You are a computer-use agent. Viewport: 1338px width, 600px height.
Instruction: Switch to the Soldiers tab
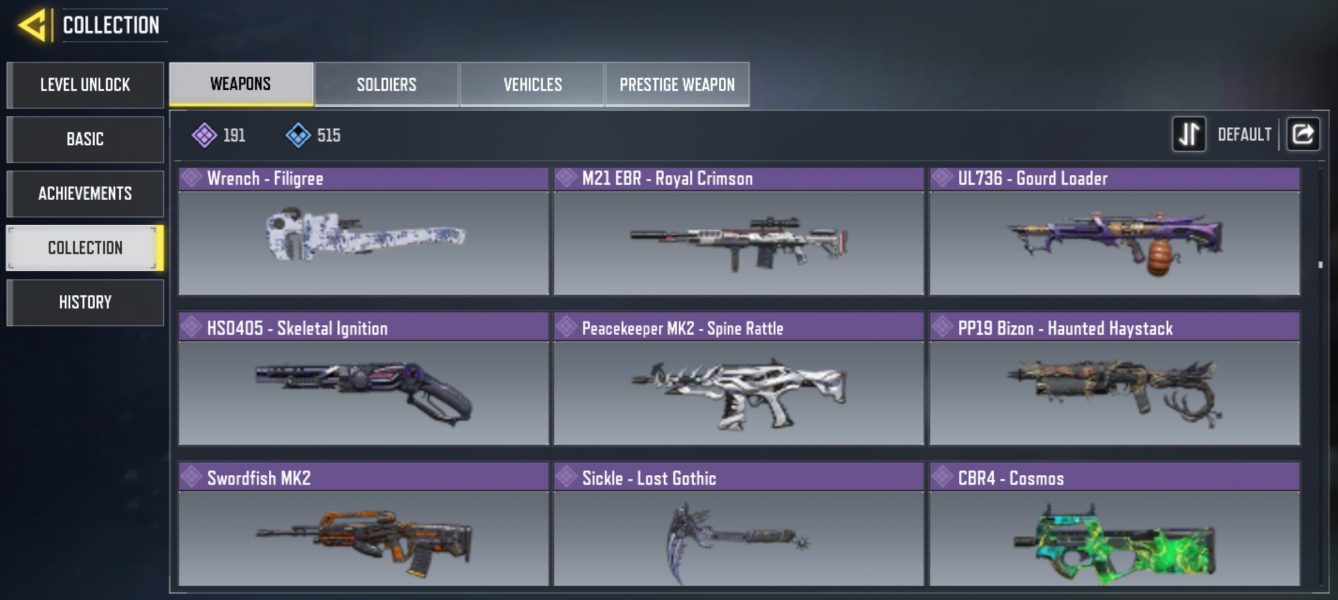pyautogui.click(x=387, y=84)
